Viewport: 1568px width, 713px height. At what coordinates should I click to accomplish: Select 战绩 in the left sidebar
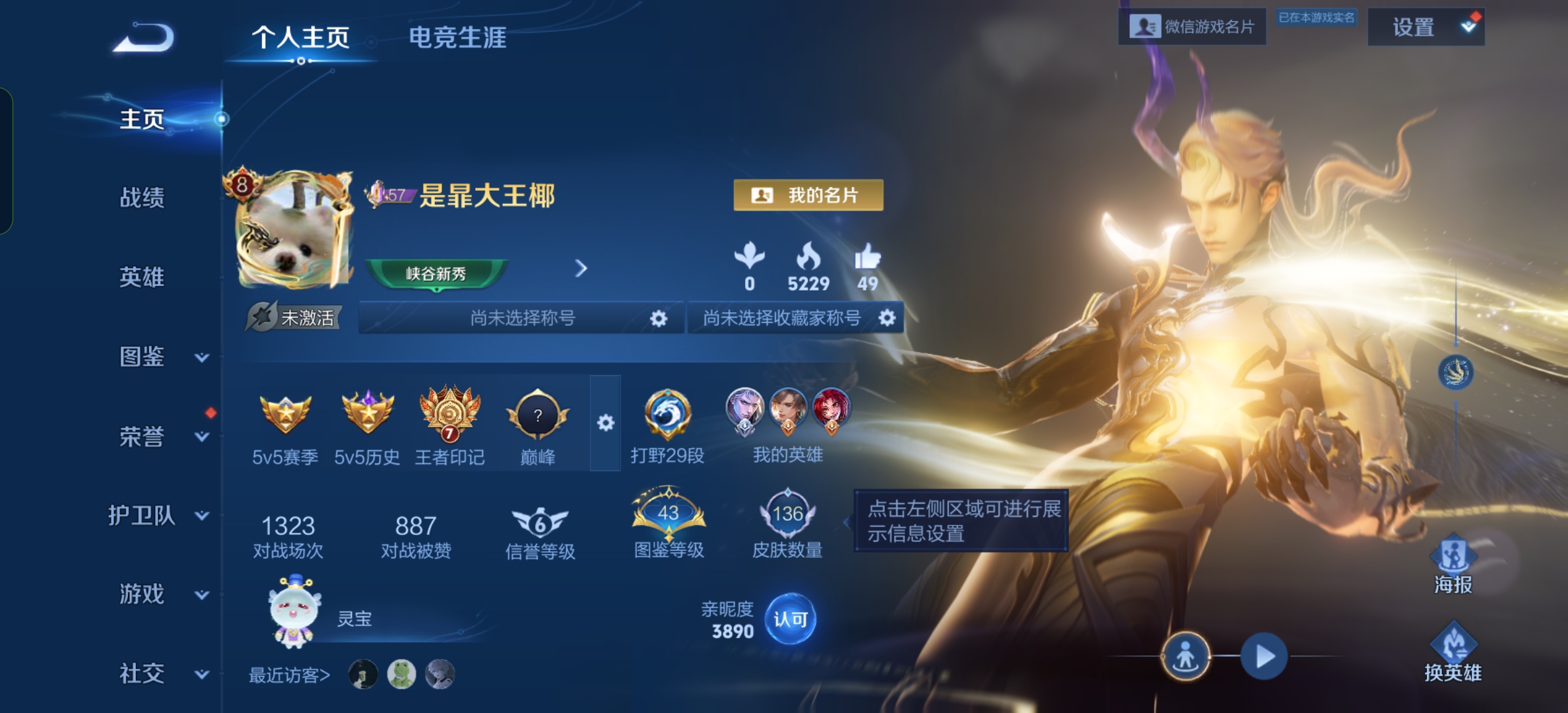(x=142, y=197)
